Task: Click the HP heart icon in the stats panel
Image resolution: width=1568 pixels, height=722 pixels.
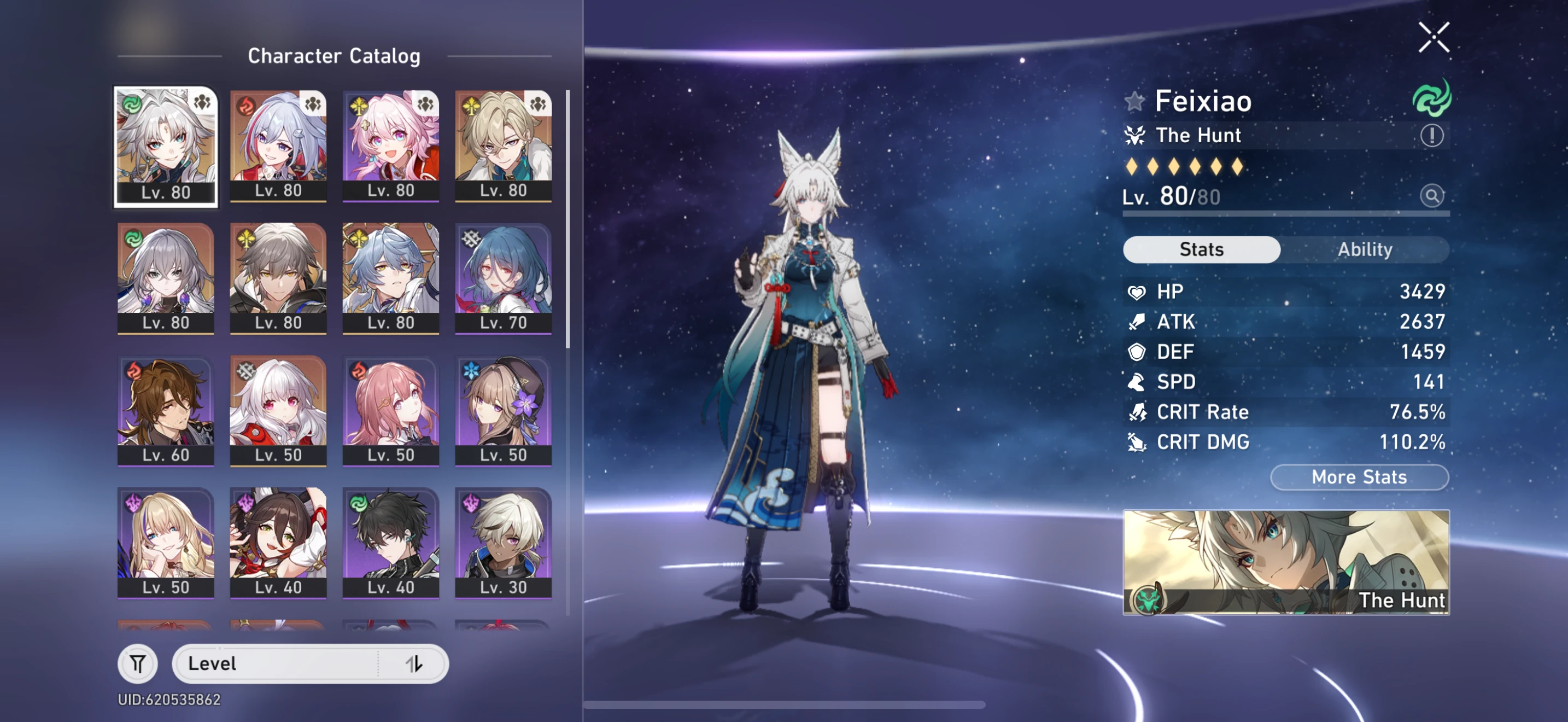Action: [x=1137, y=292]
